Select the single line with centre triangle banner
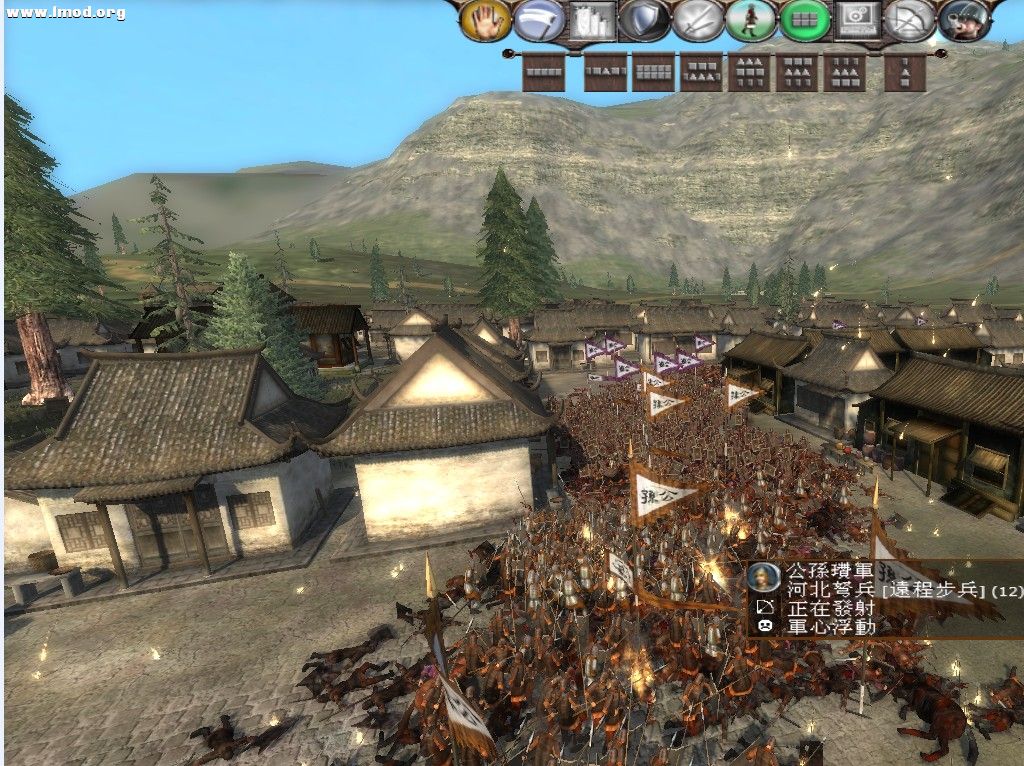This screenshot has height=766, width=1024. pyautogui.click(x=604, y=72)
